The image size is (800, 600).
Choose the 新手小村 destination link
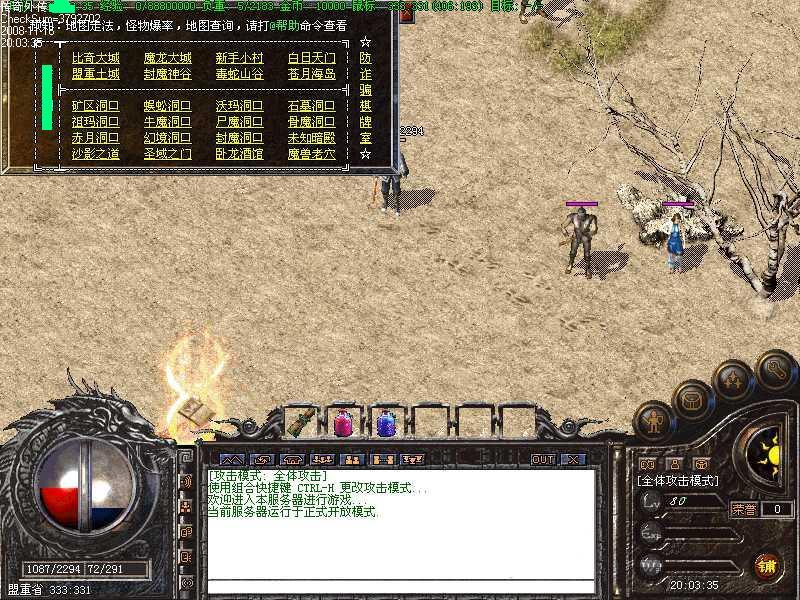(239, 58)
